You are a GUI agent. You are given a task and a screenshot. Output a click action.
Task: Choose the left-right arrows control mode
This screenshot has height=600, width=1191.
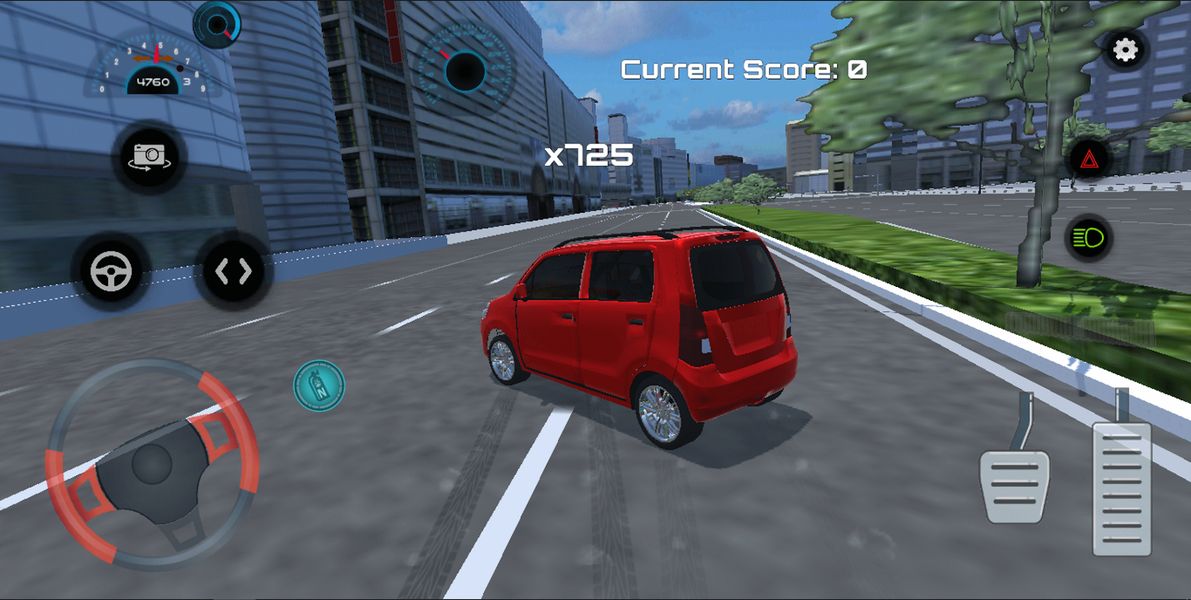[233, 271]
